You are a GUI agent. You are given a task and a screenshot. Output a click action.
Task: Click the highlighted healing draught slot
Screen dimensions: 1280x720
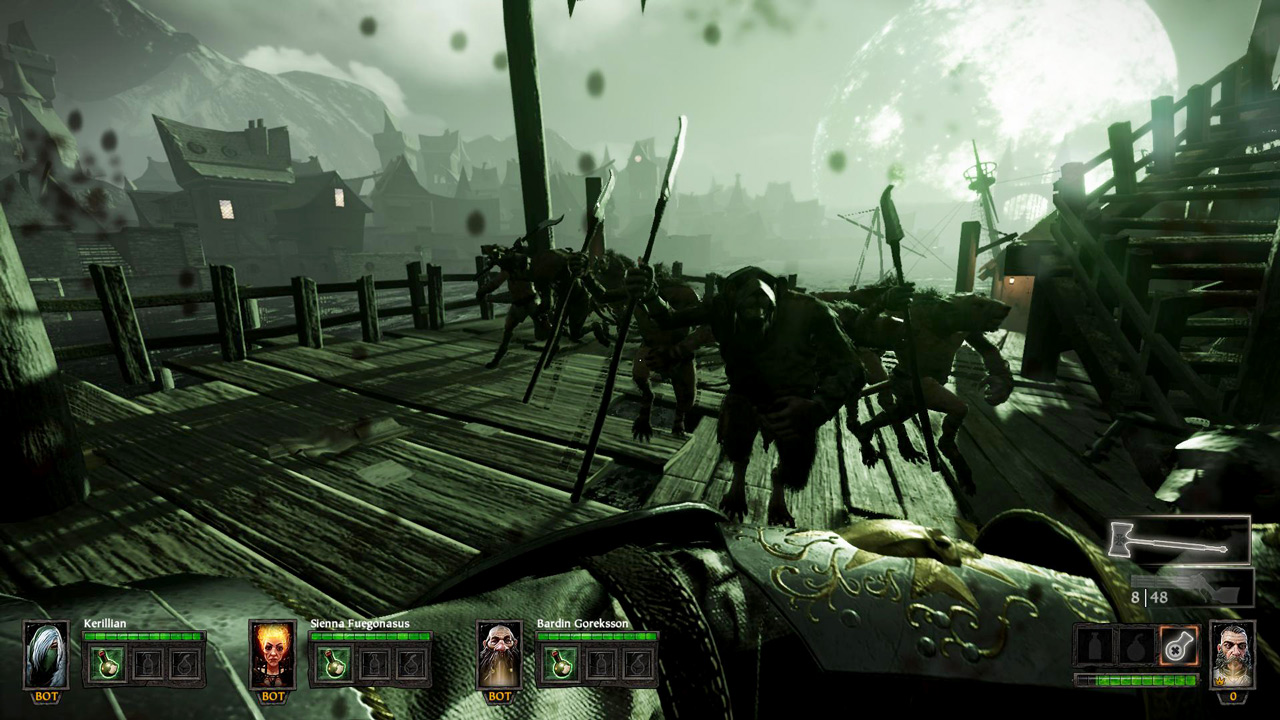click(x=1177, y=645)
